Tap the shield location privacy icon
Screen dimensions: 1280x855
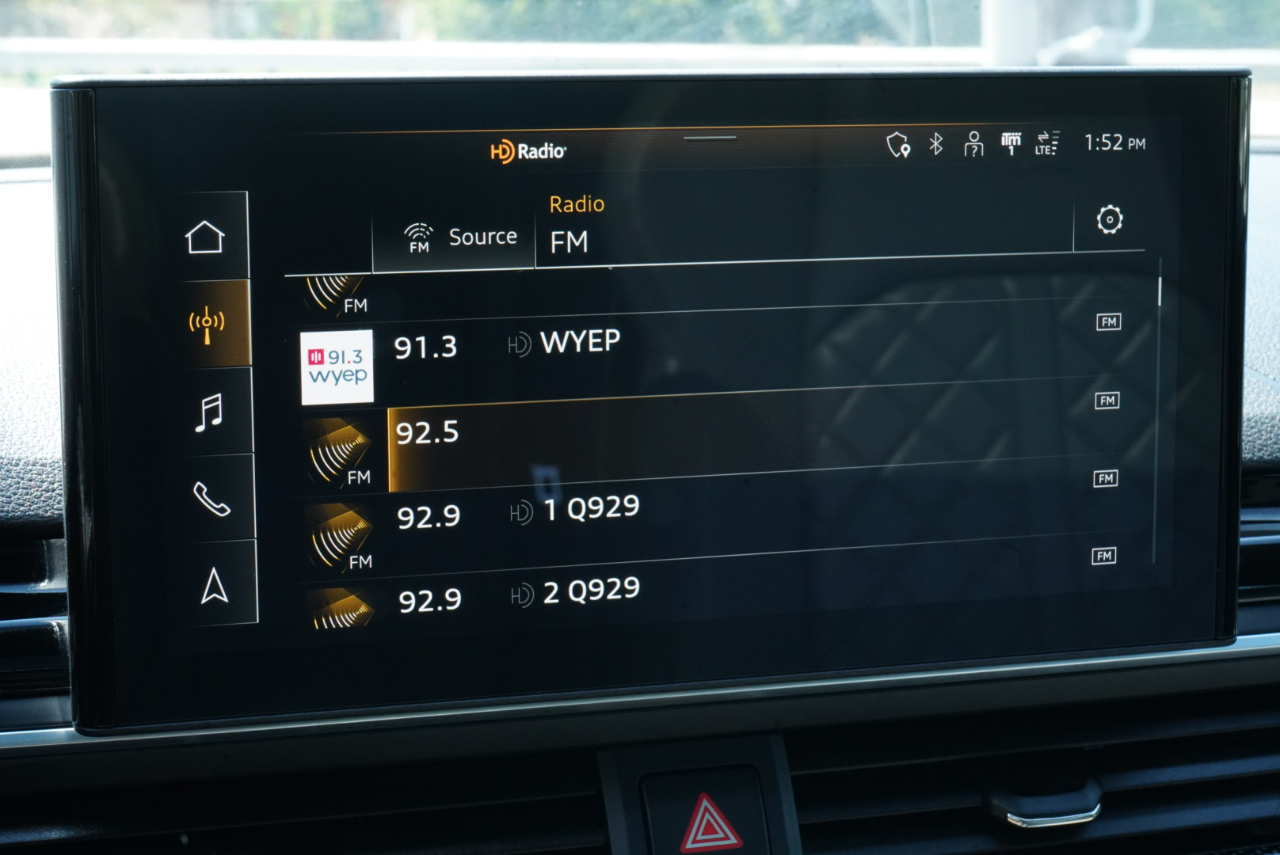coord(898,146)
